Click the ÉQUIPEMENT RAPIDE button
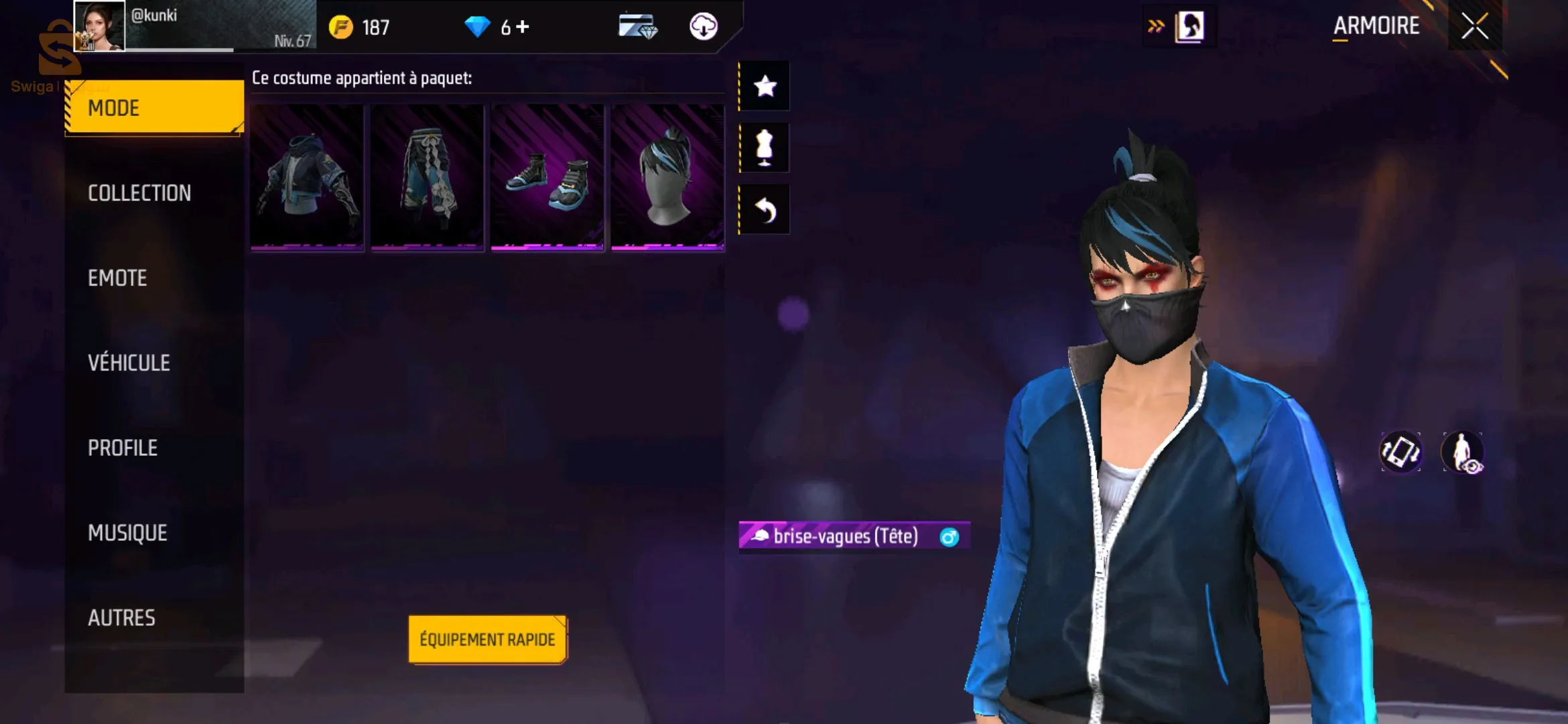Image resolution: width=1568 pixels, height=724 pixels. (487, 640)
